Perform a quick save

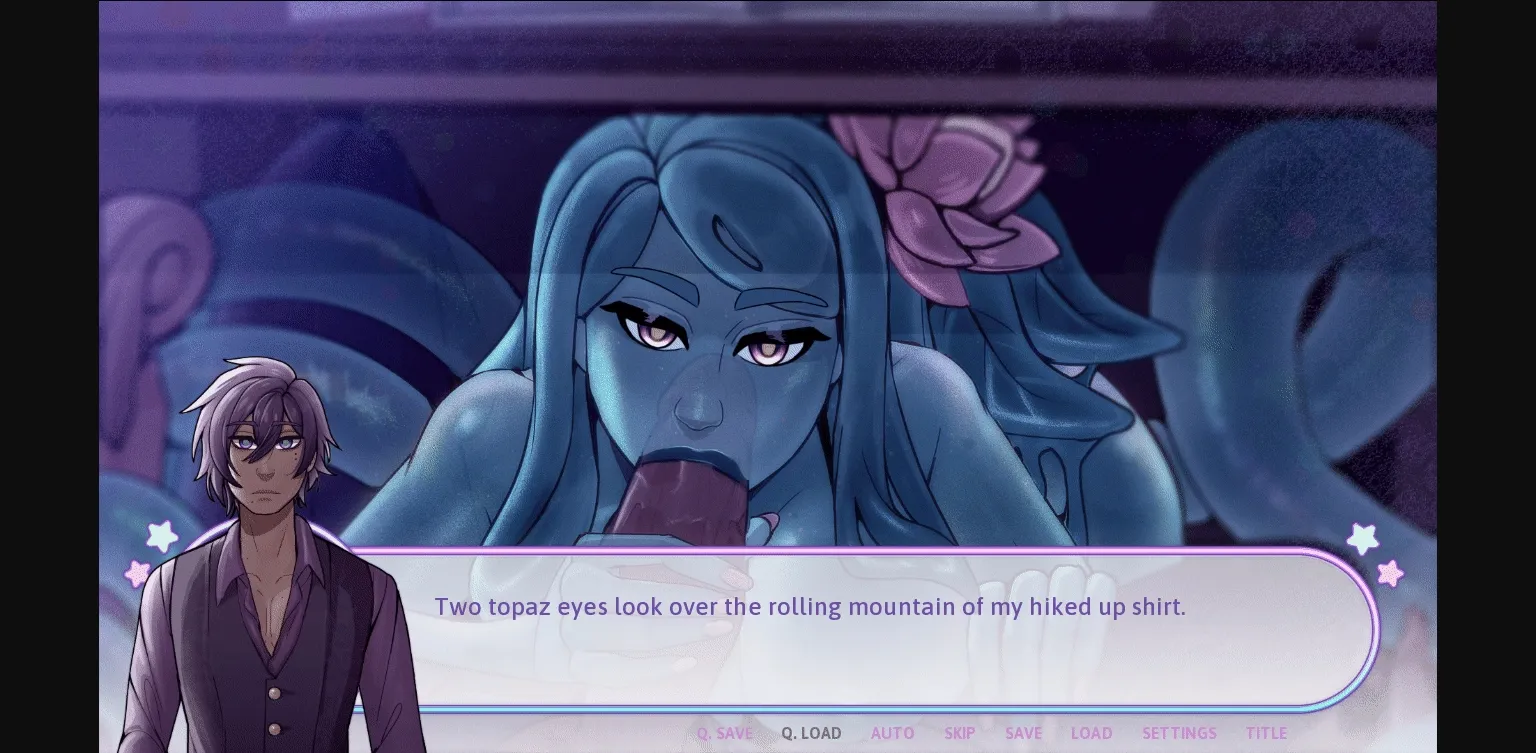tap(725, 733)
